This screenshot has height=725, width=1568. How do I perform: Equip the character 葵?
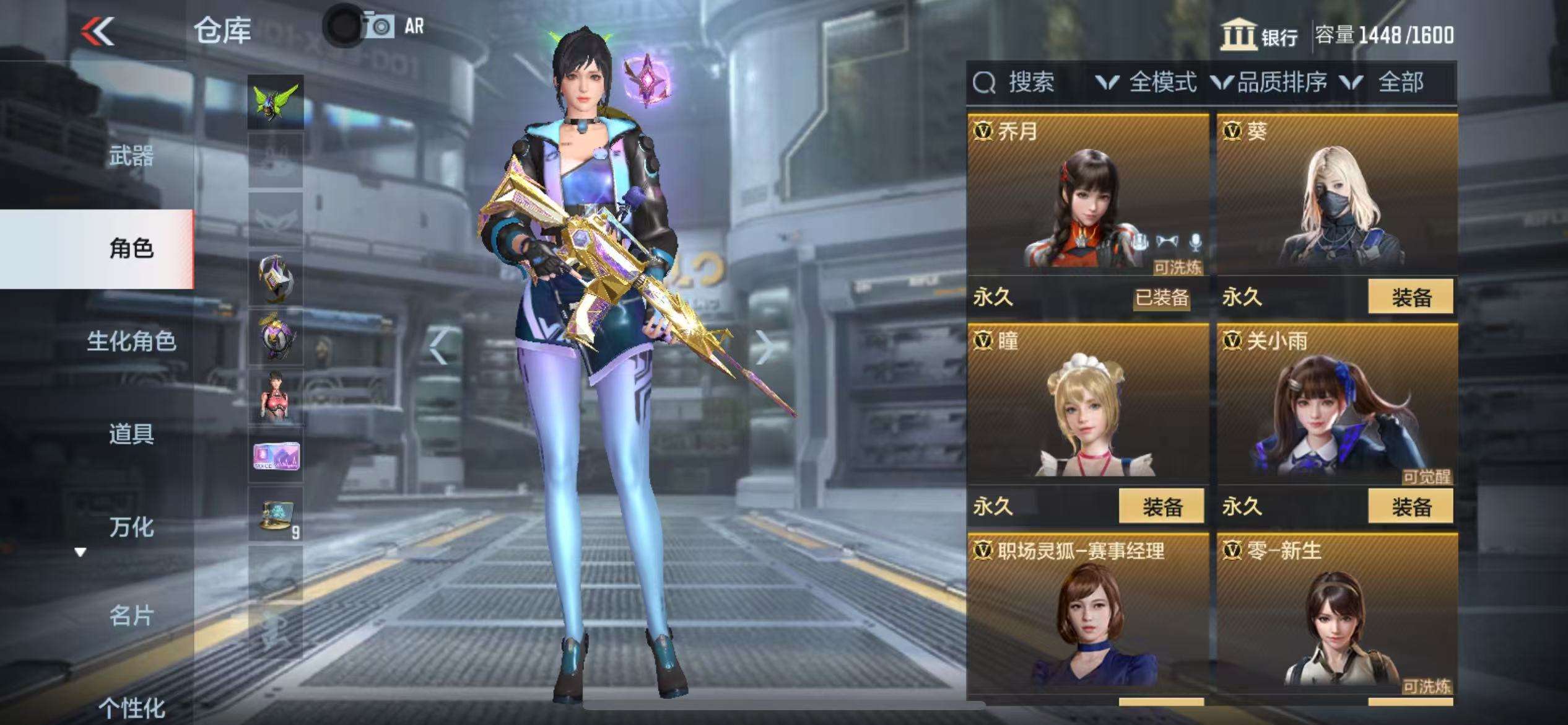1410,297
